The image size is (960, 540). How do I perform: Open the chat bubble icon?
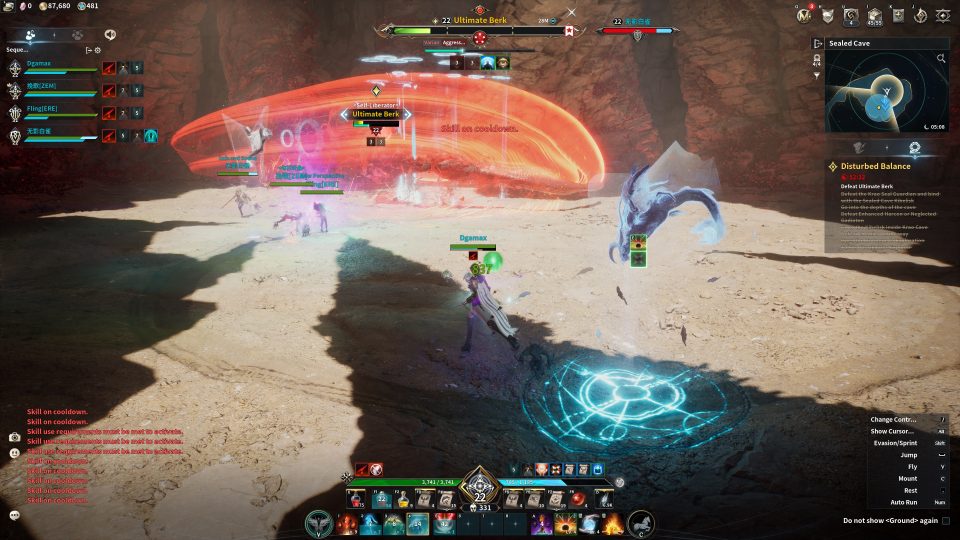(15, 515)
